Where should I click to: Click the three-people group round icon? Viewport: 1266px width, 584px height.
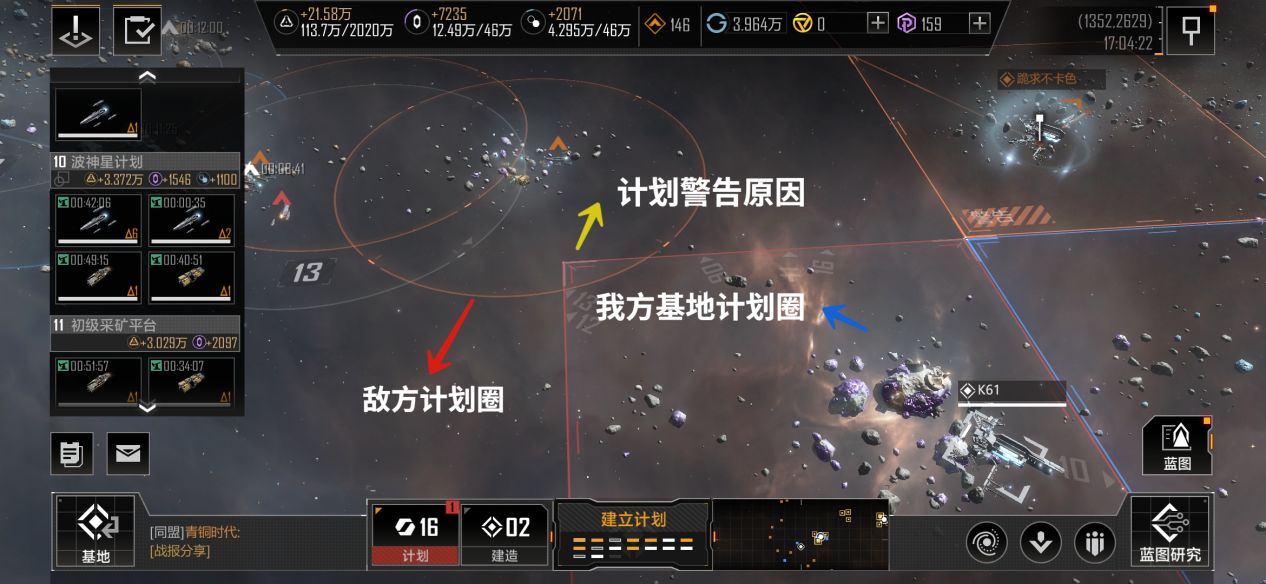(1094, 542)
